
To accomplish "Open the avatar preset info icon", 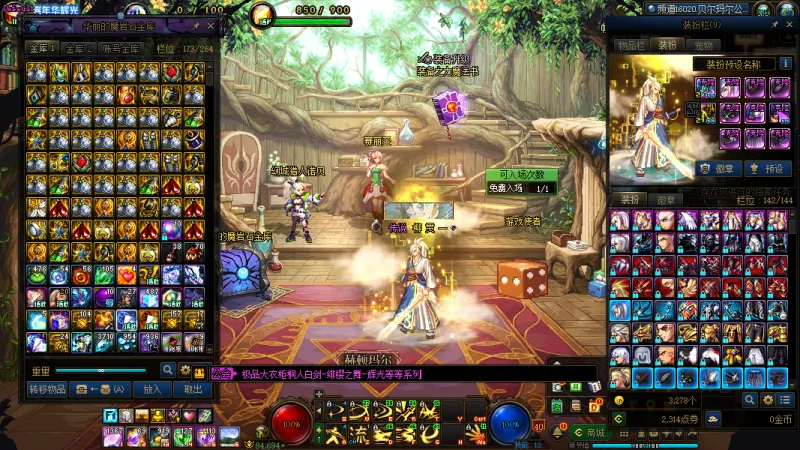I will [x=785, y=63].
